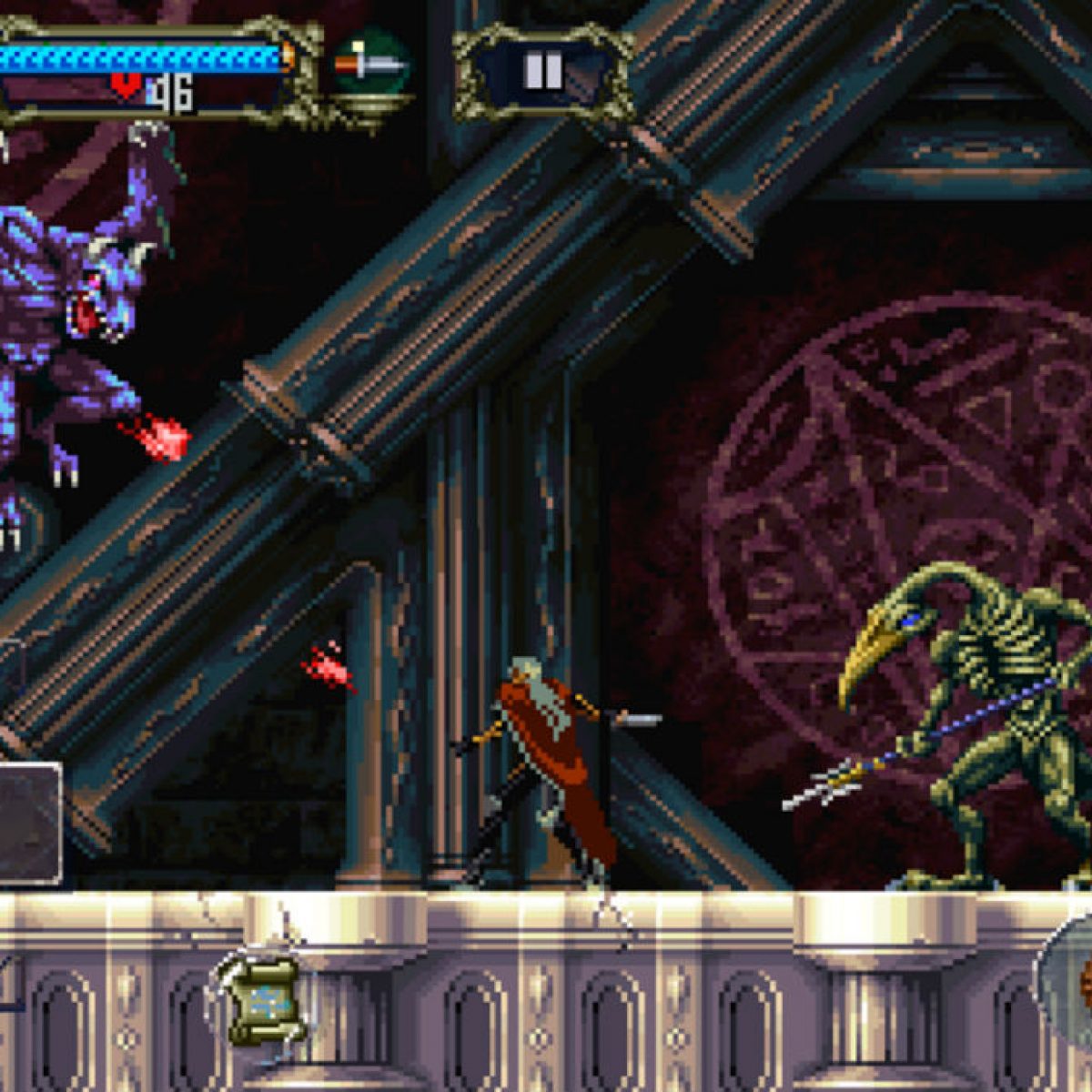This screenshot has width=1092, height=1092.
Task: Pause the game with the pause button
Action: [x=543, y=72]
